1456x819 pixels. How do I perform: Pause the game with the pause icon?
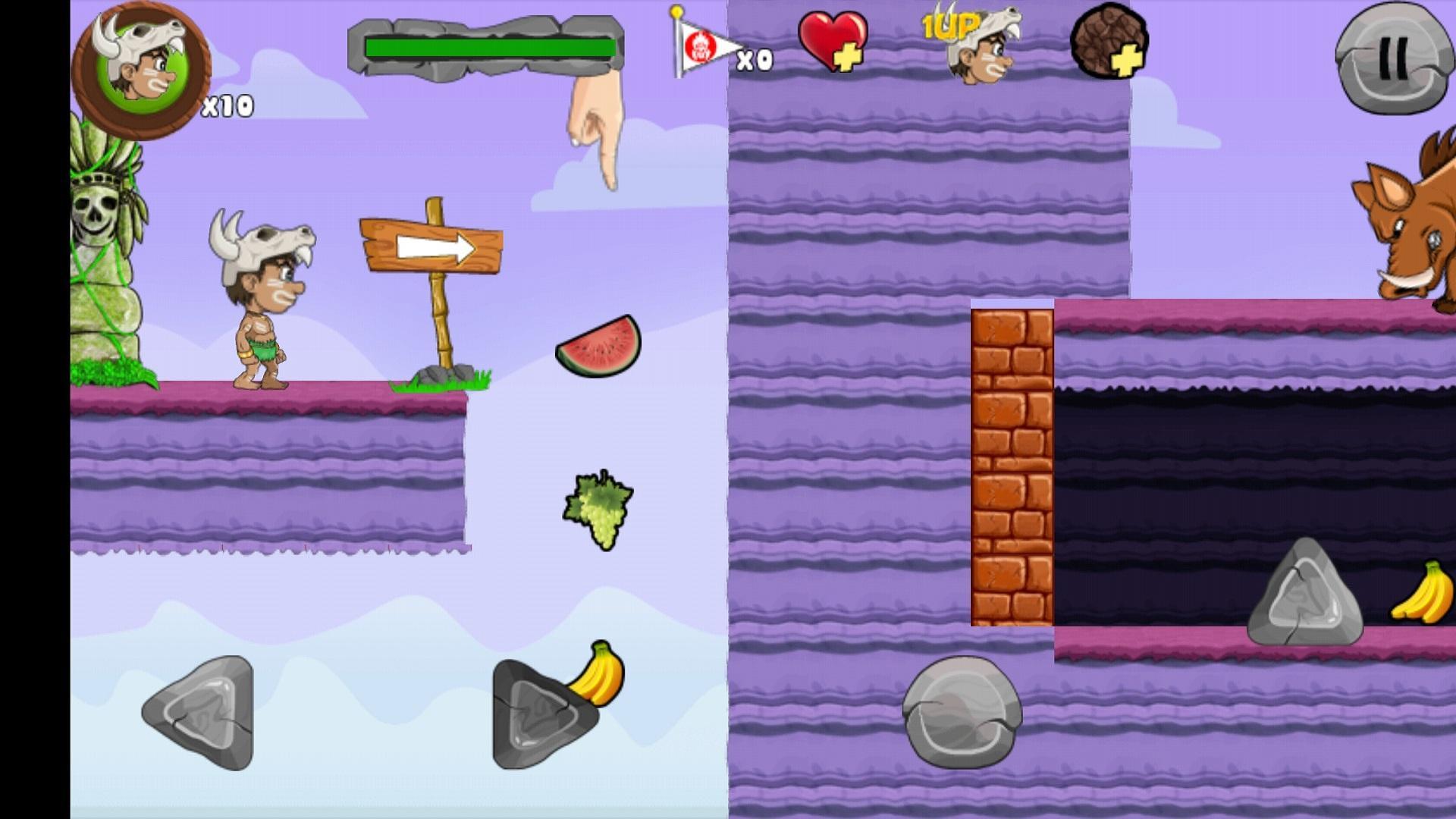pos(1394,57)
